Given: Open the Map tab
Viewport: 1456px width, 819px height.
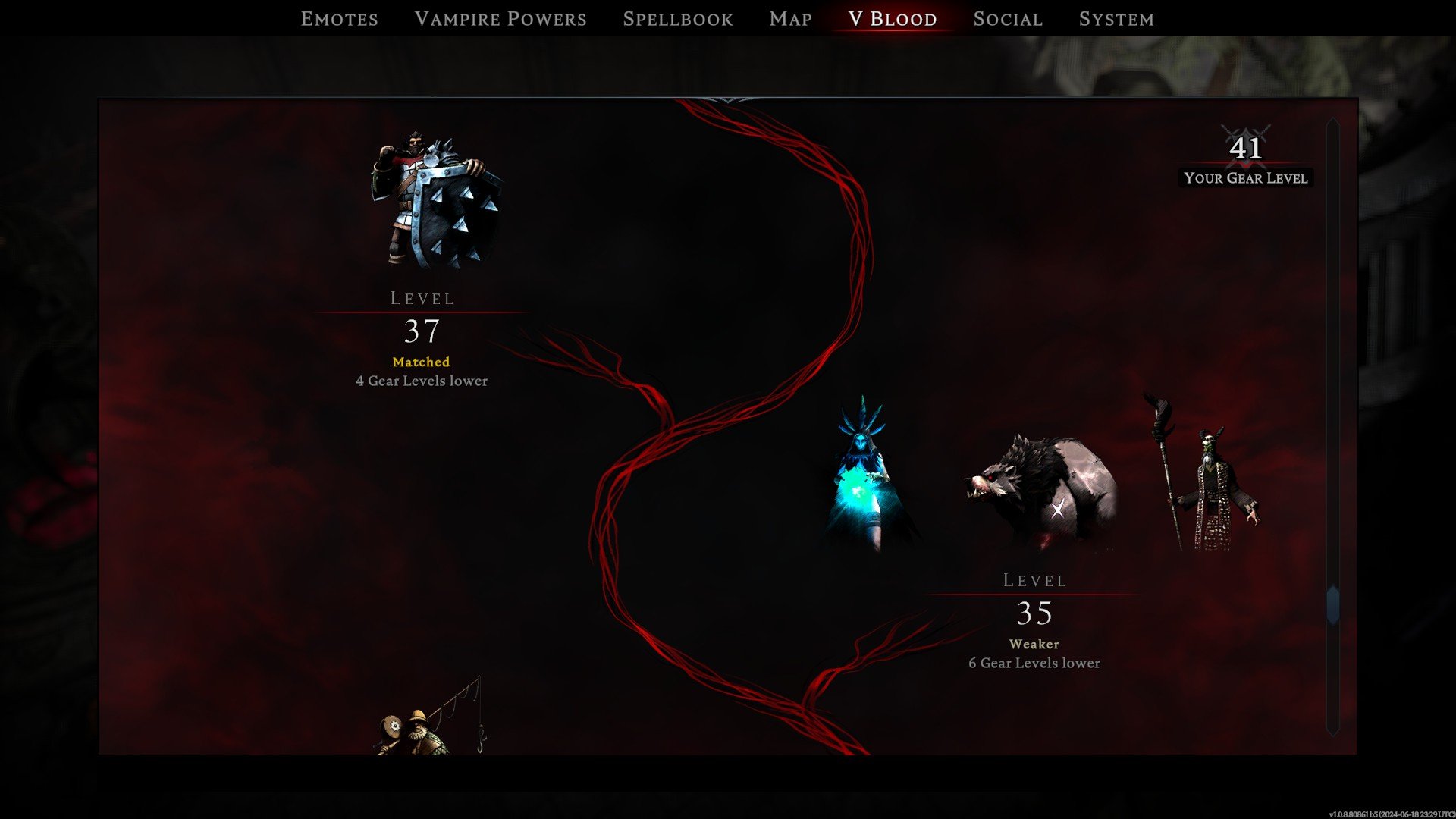Looking at the screenshot, I should pyautogui.click(x=789, y=18).
